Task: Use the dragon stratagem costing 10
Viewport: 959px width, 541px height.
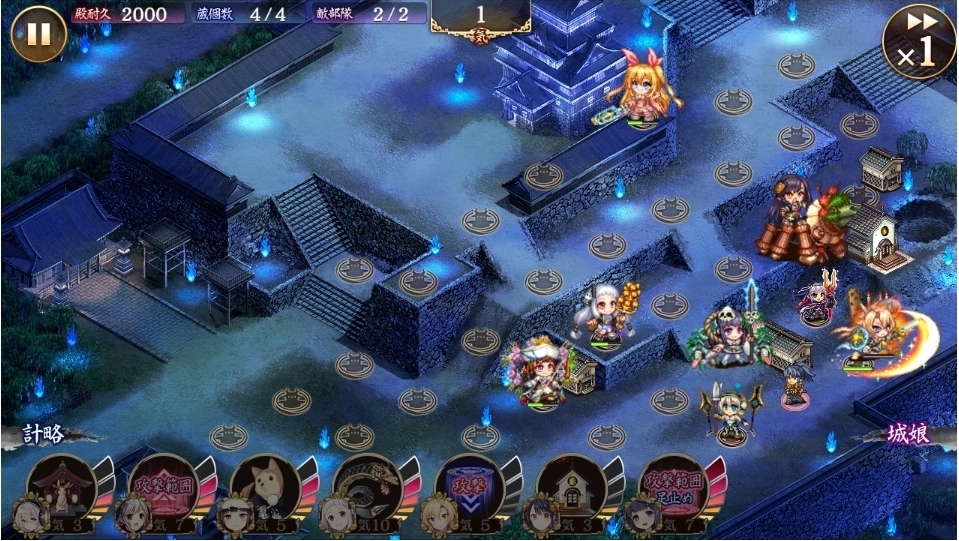Action: [368, 489]
